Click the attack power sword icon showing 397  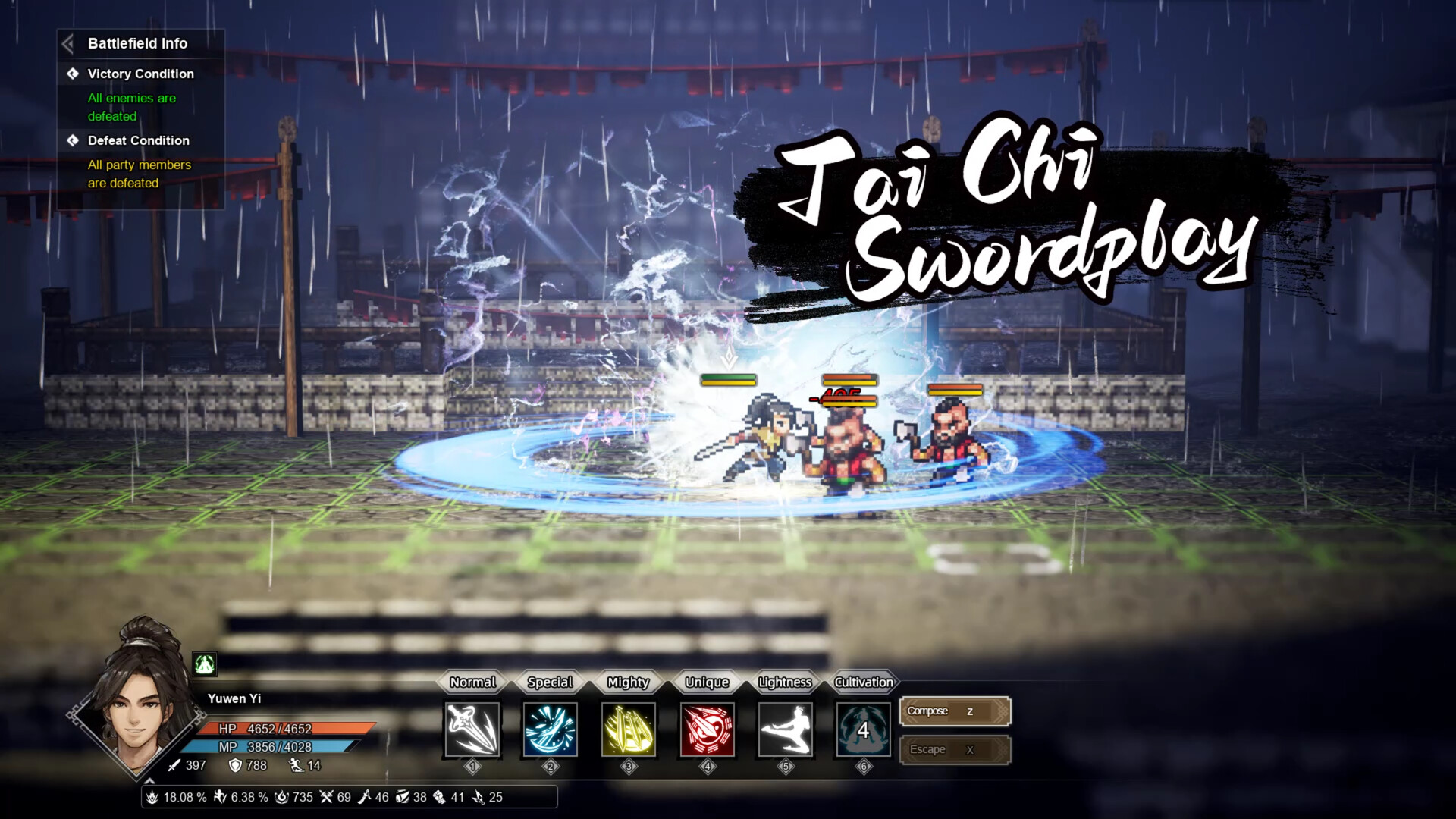pyautogui.click(x=175, y=766)
